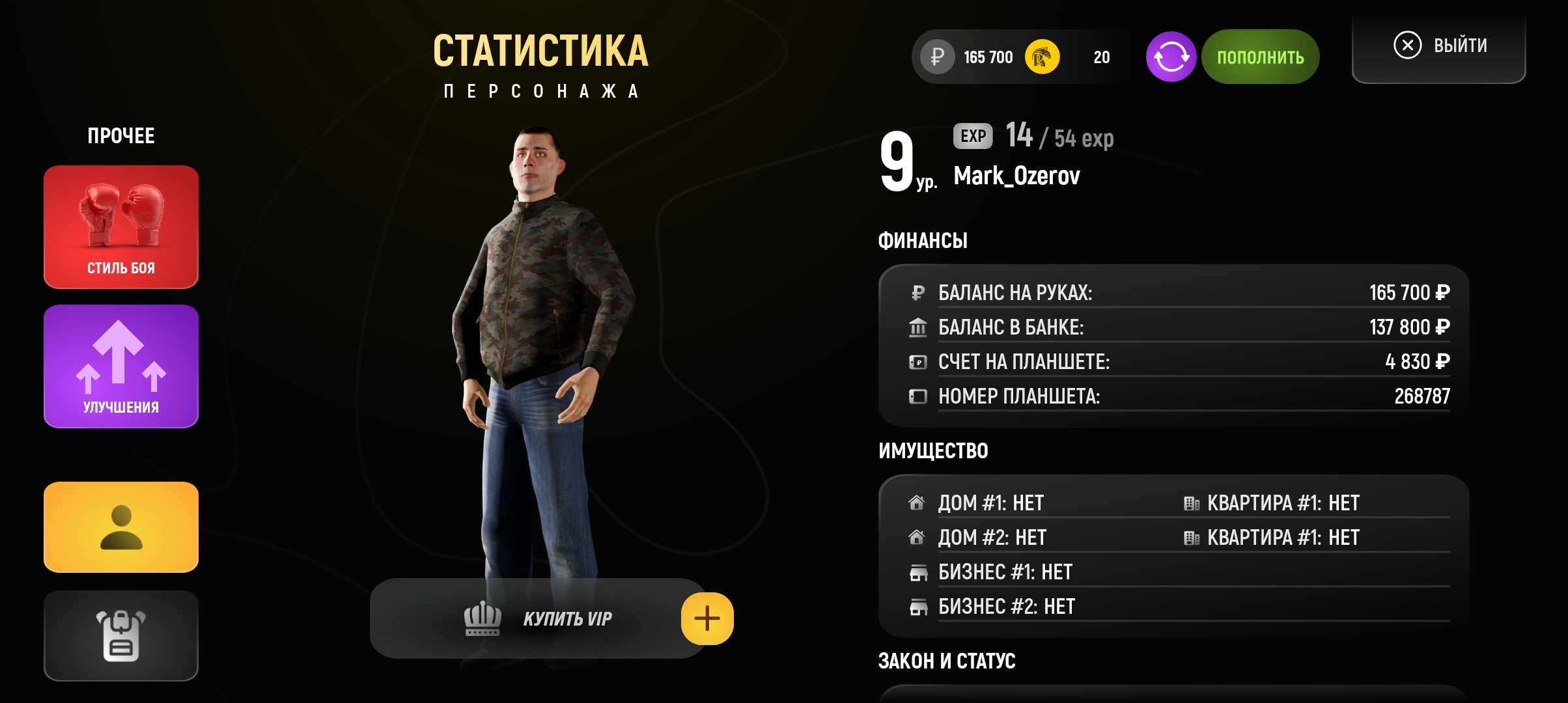This screenshot has height=703, width=1568.
Task: Click the ruble balance icon in header
Action: point(938,57)
